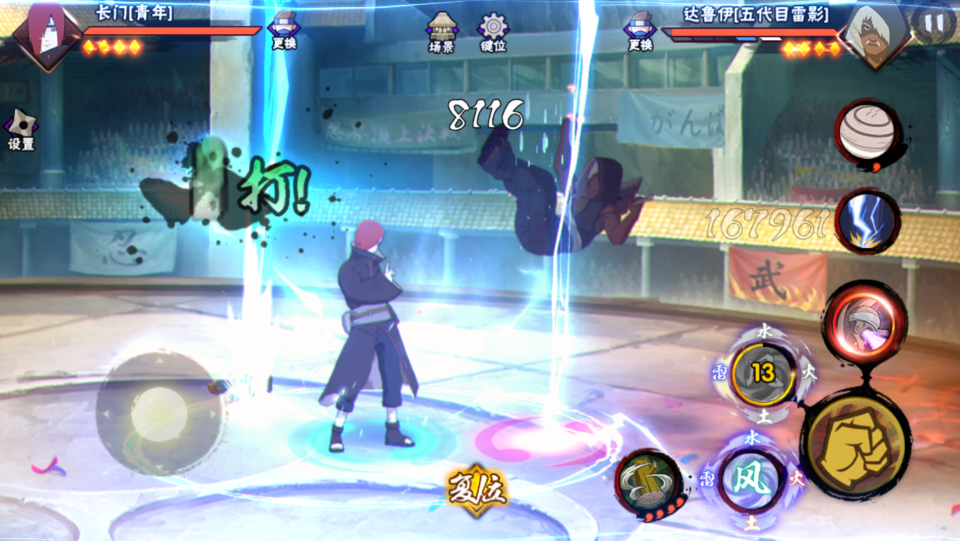Tap the virtual movement joystick
The image size is (960, 541).
pyautogui.click(x=158, y=412)
